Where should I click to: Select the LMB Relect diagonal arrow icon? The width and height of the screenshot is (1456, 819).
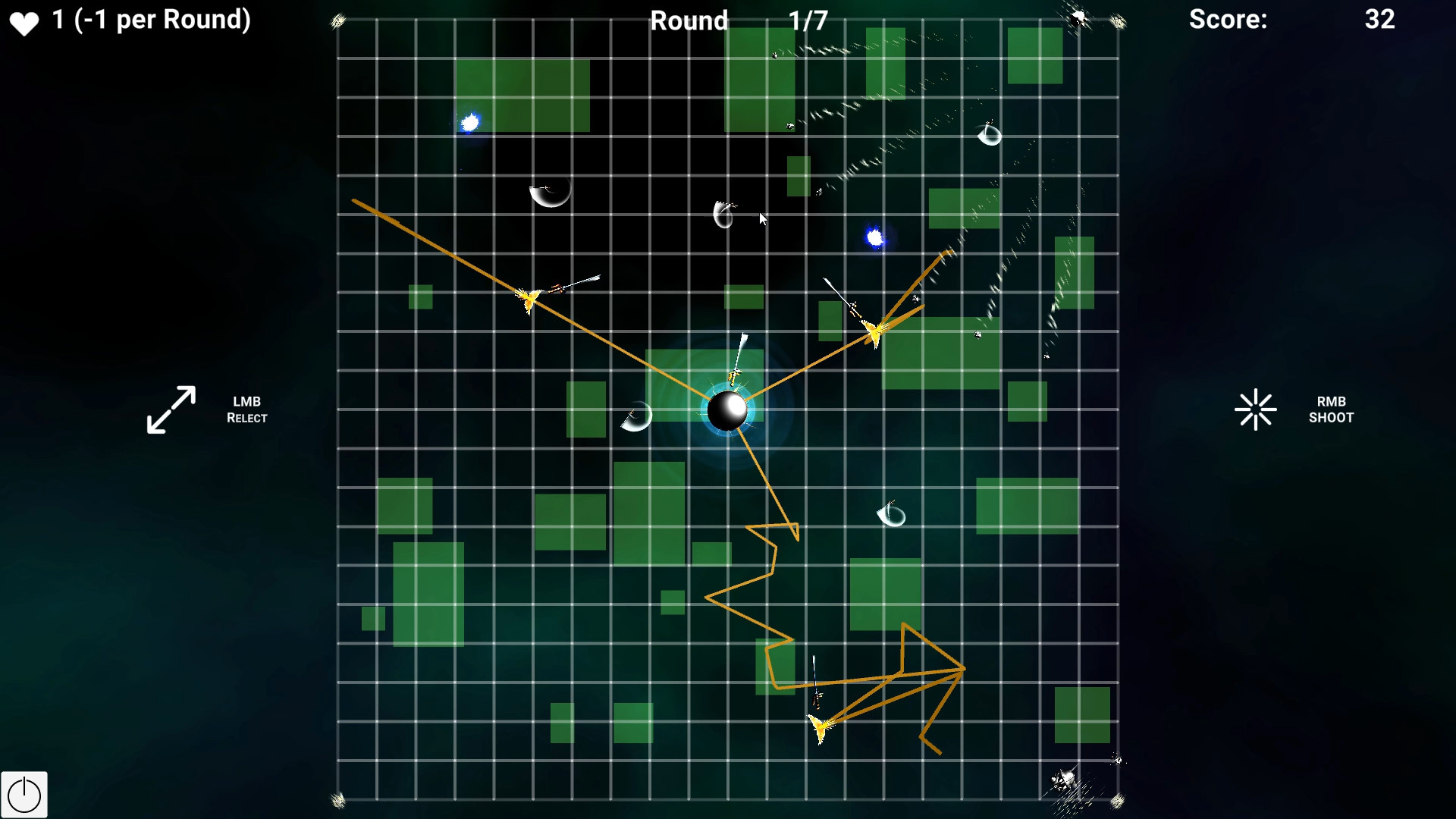[171, 409]
